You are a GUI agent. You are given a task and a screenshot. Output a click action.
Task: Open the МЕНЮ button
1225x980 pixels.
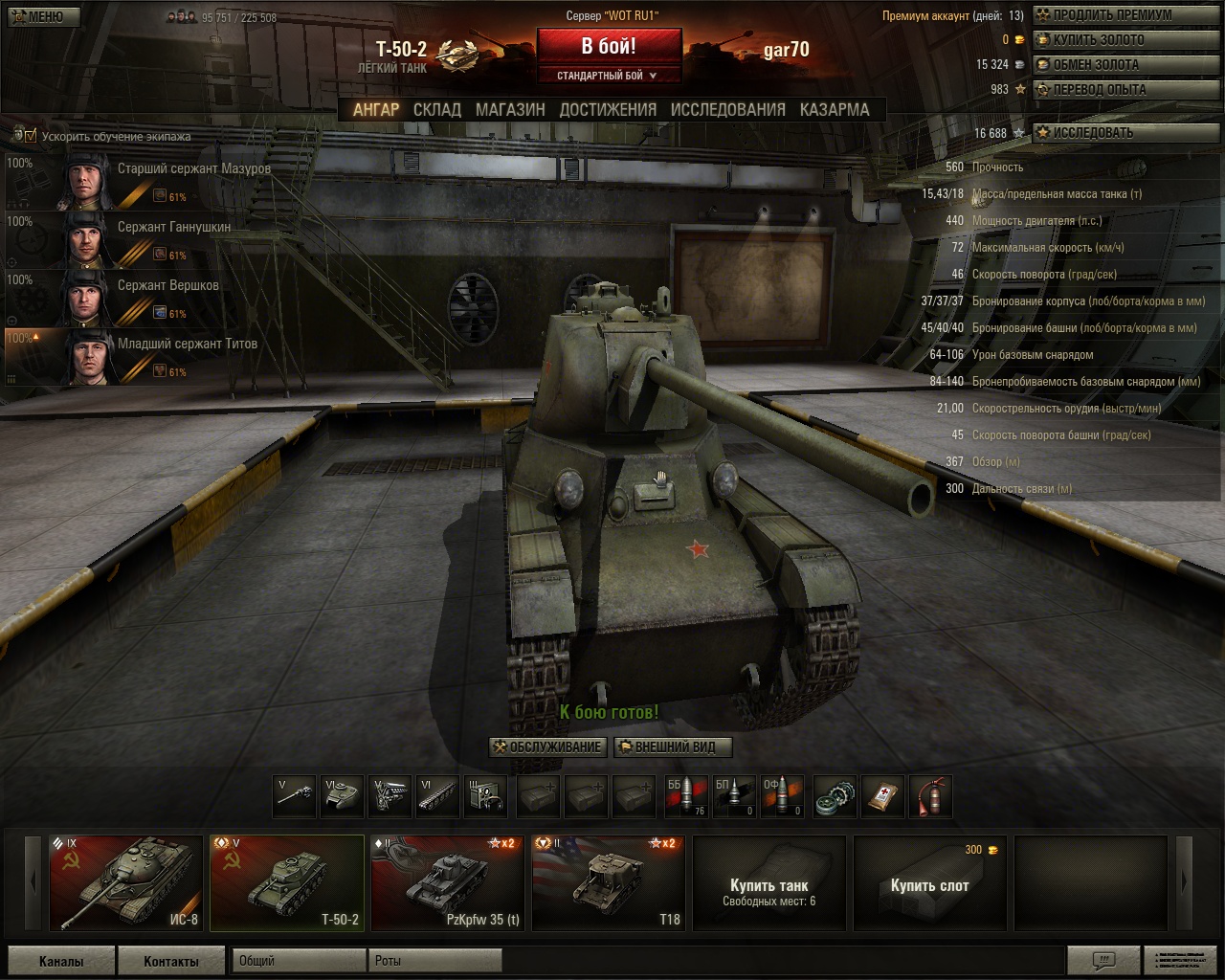40,16
